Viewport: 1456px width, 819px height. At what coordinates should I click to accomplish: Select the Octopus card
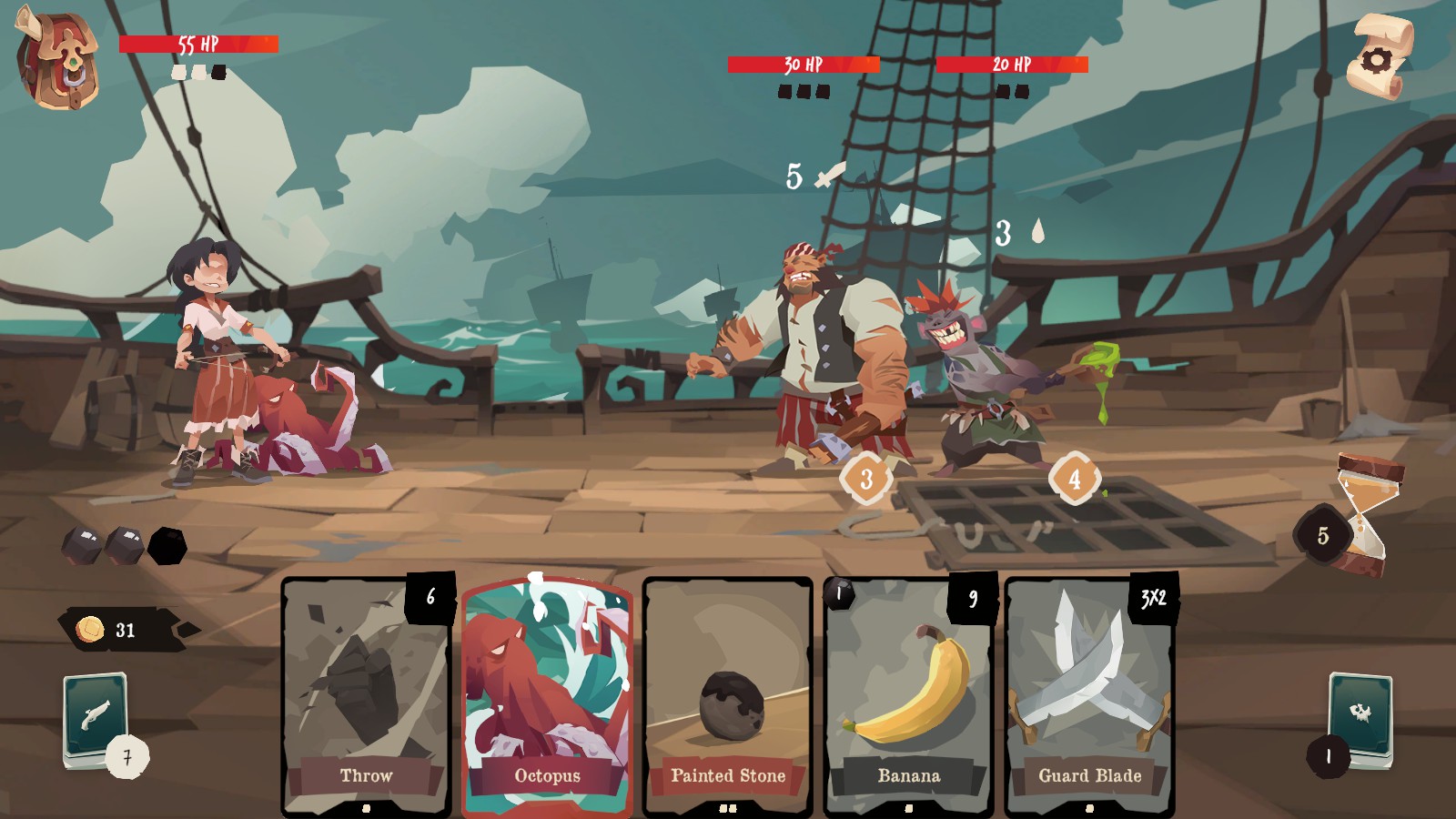[547, 696]
